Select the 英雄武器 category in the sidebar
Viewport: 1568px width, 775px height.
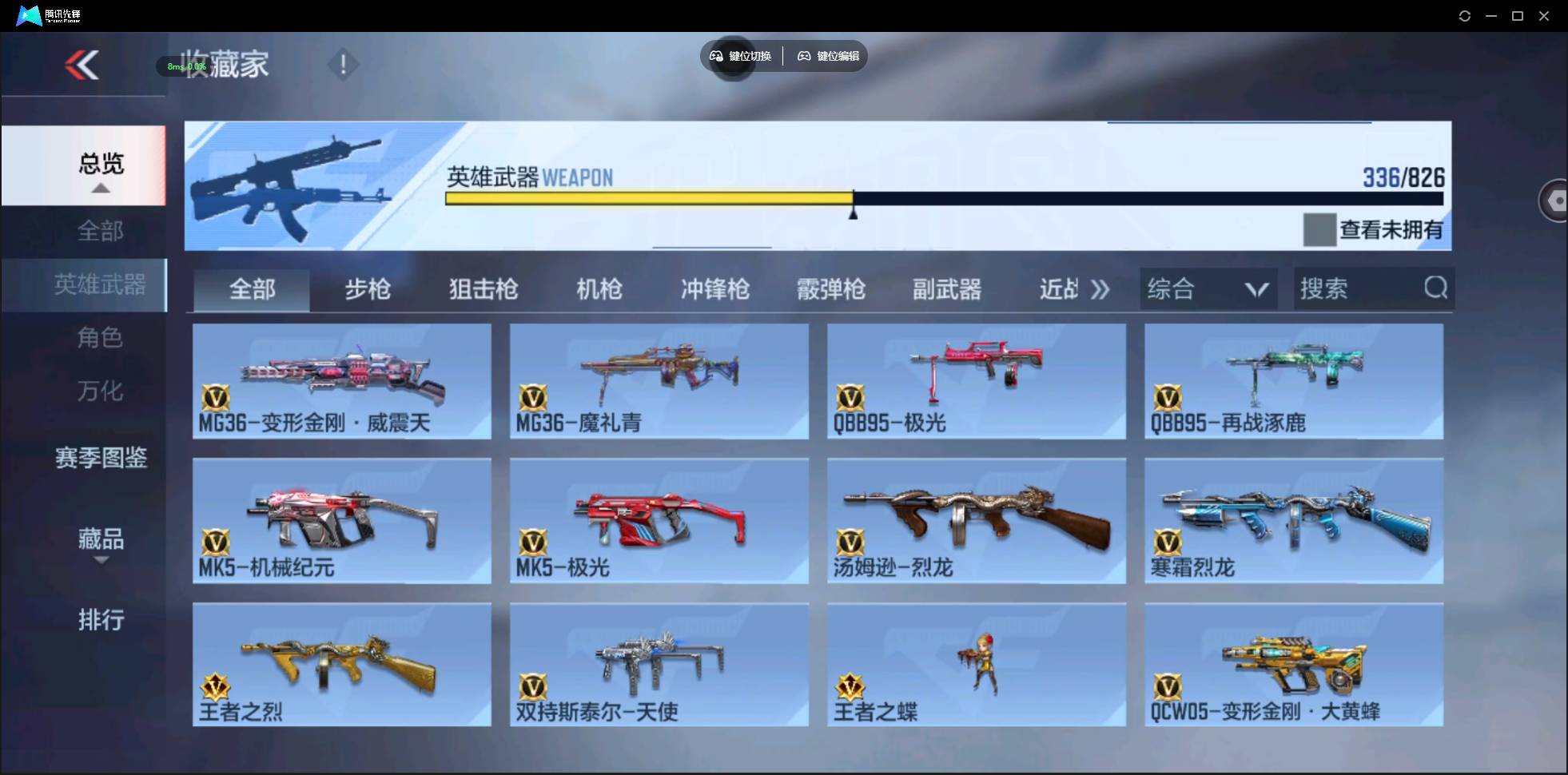100,285
